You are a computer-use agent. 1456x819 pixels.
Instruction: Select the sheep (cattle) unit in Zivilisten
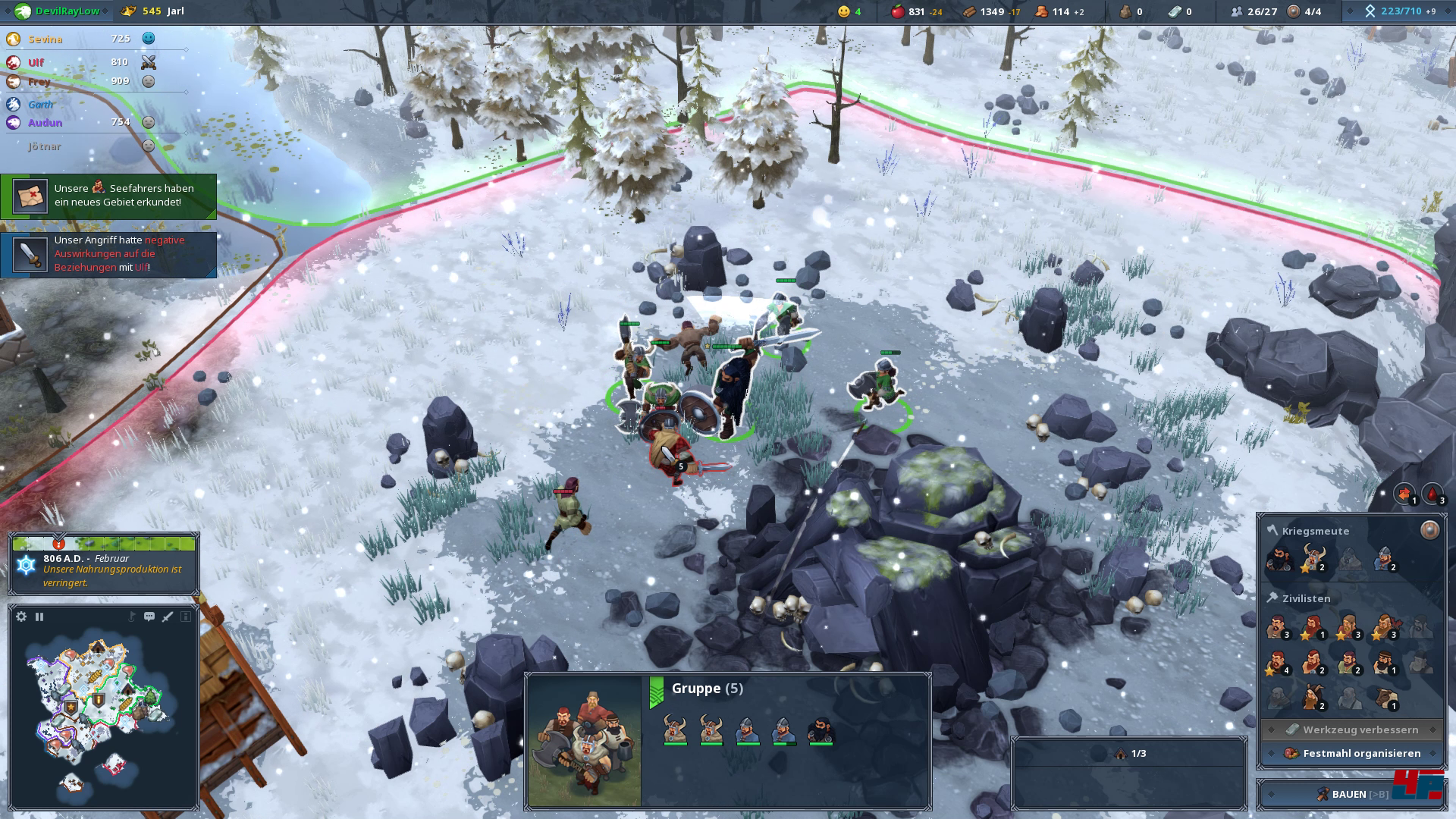pos(1386,698)
